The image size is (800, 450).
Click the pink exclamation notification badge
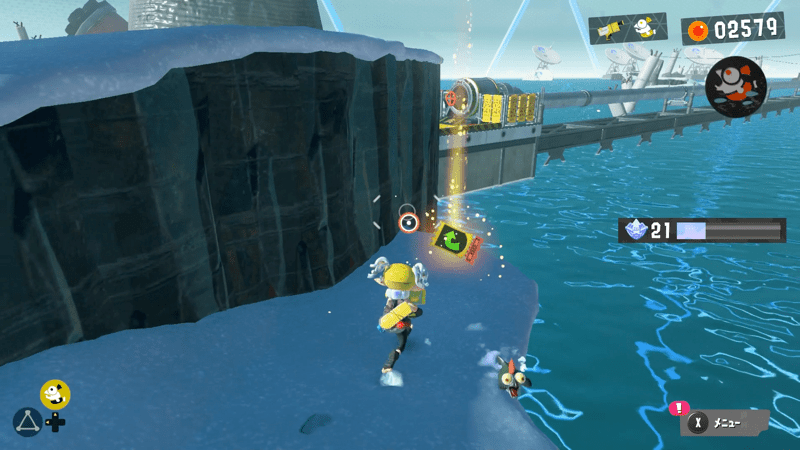679,408
